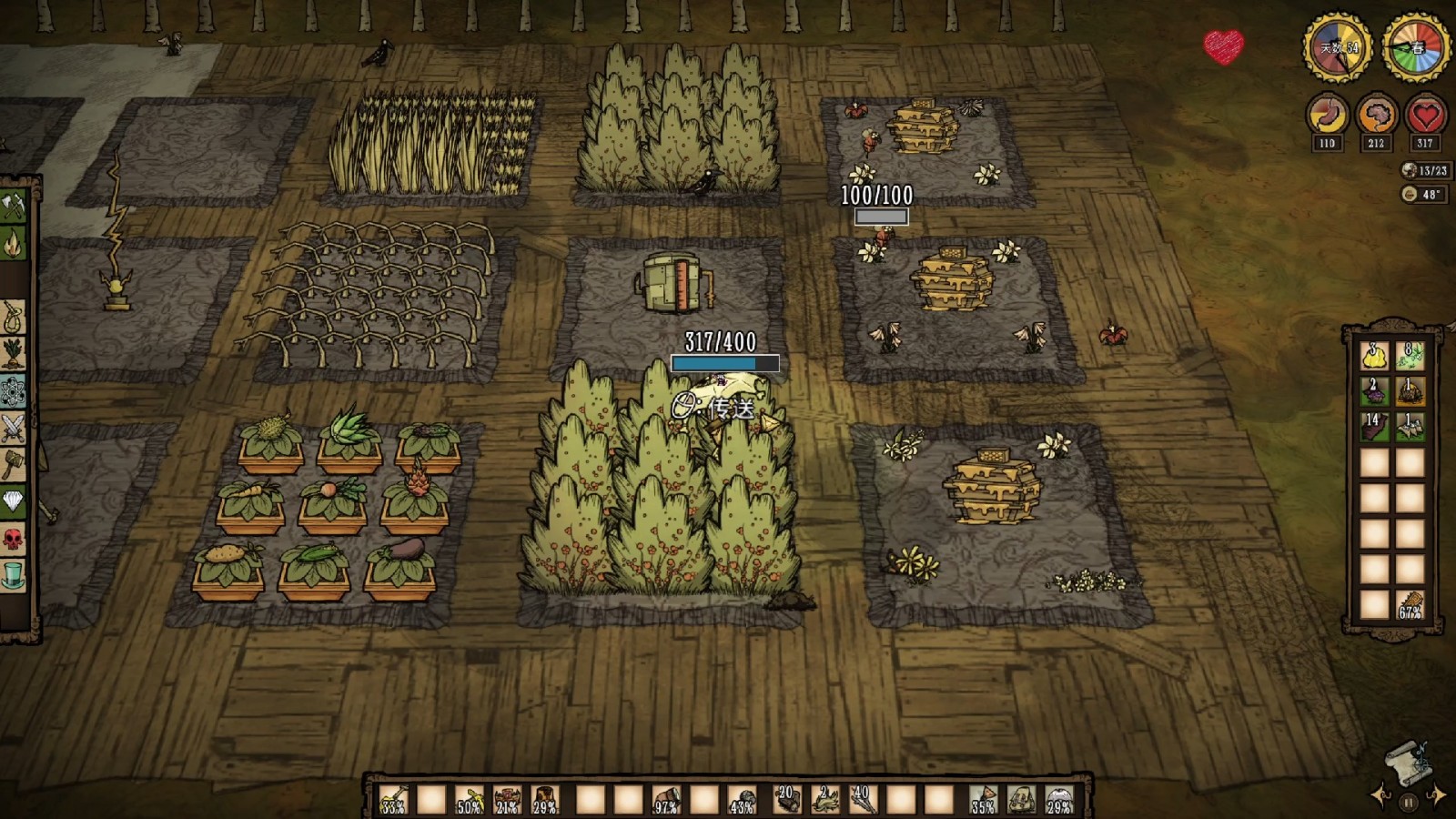
Task: Select the Science atom crafting tab
Action: tap(13, 391)
